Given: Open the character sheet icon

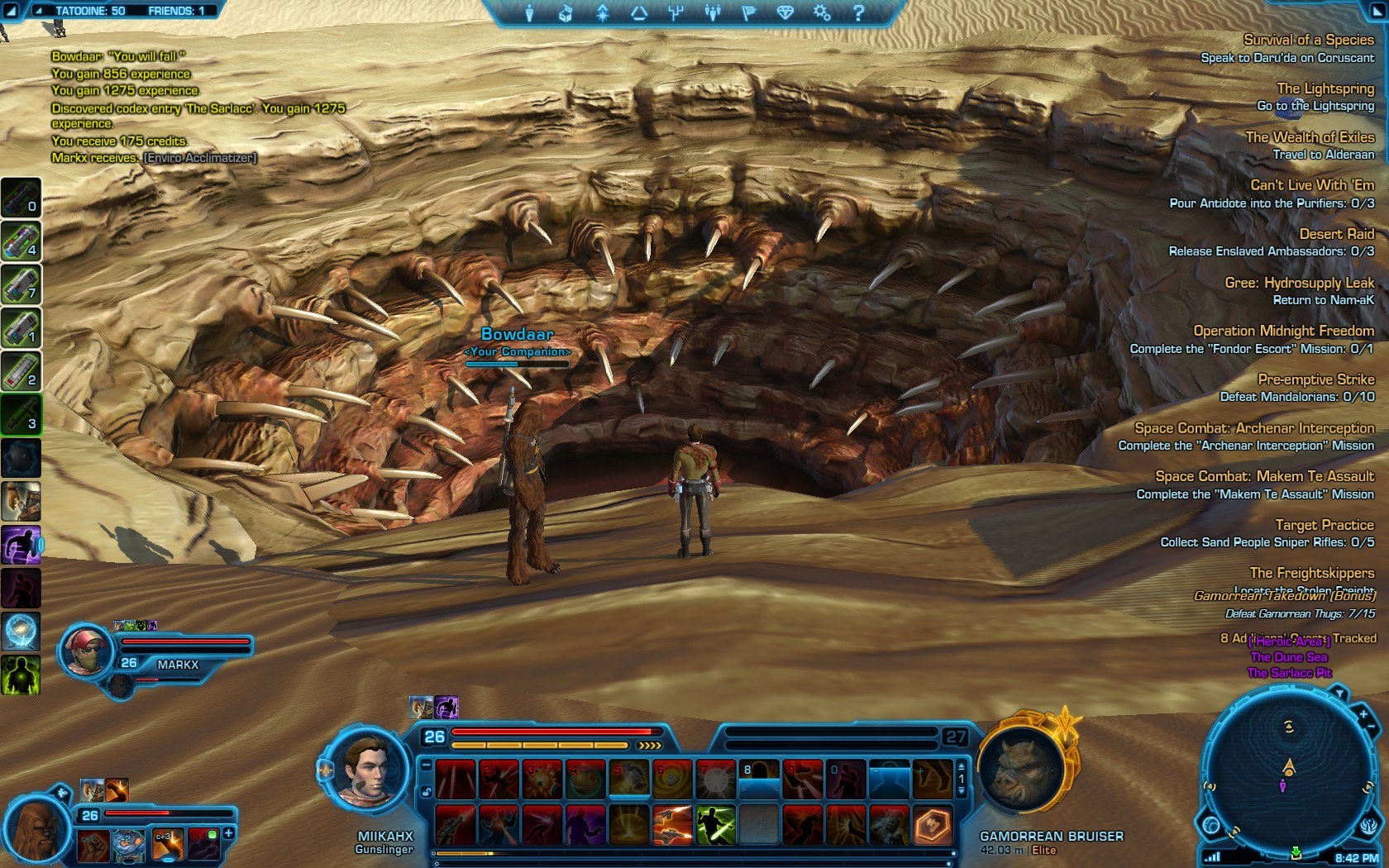Looking at the screenshot, I should (529, 11).
